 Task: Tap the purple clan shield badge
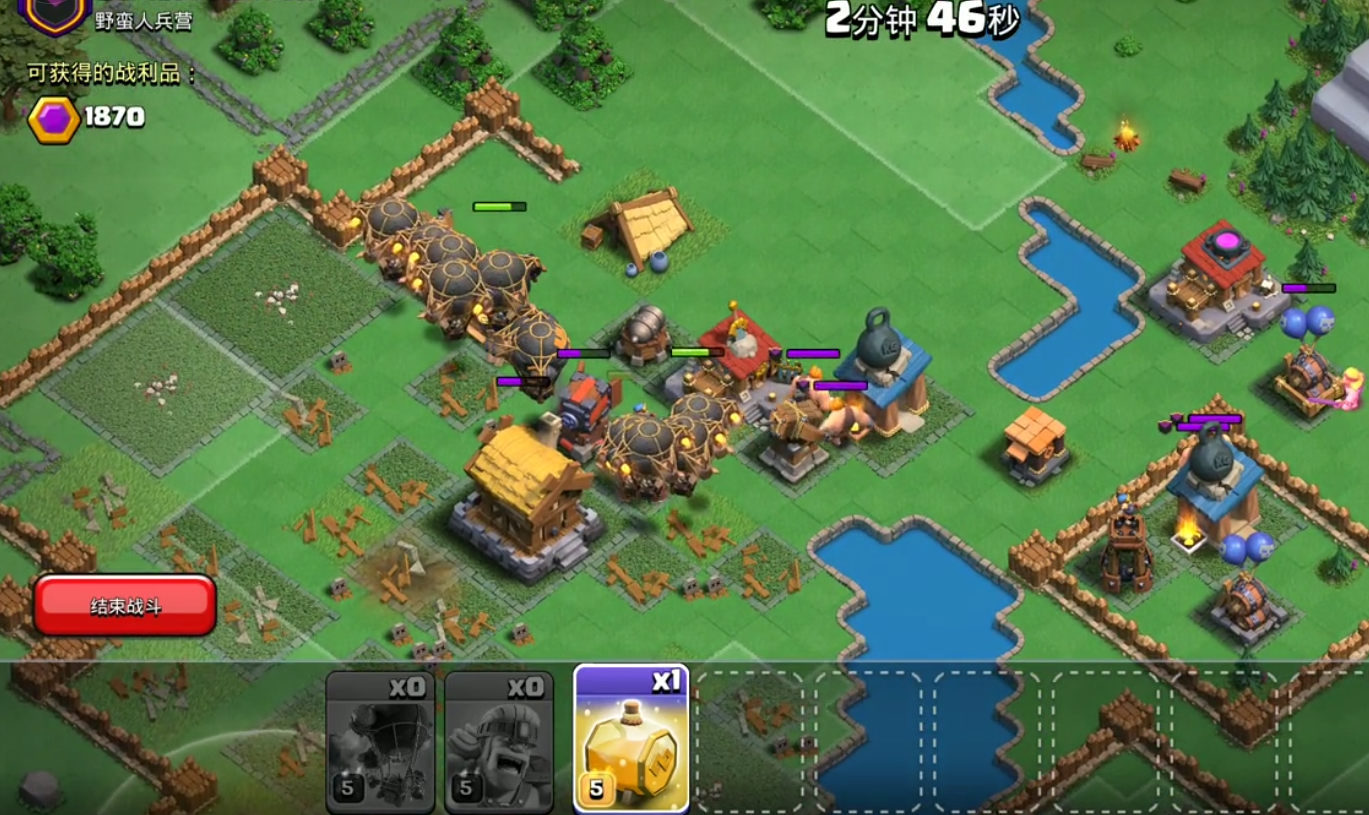point(54,14)
